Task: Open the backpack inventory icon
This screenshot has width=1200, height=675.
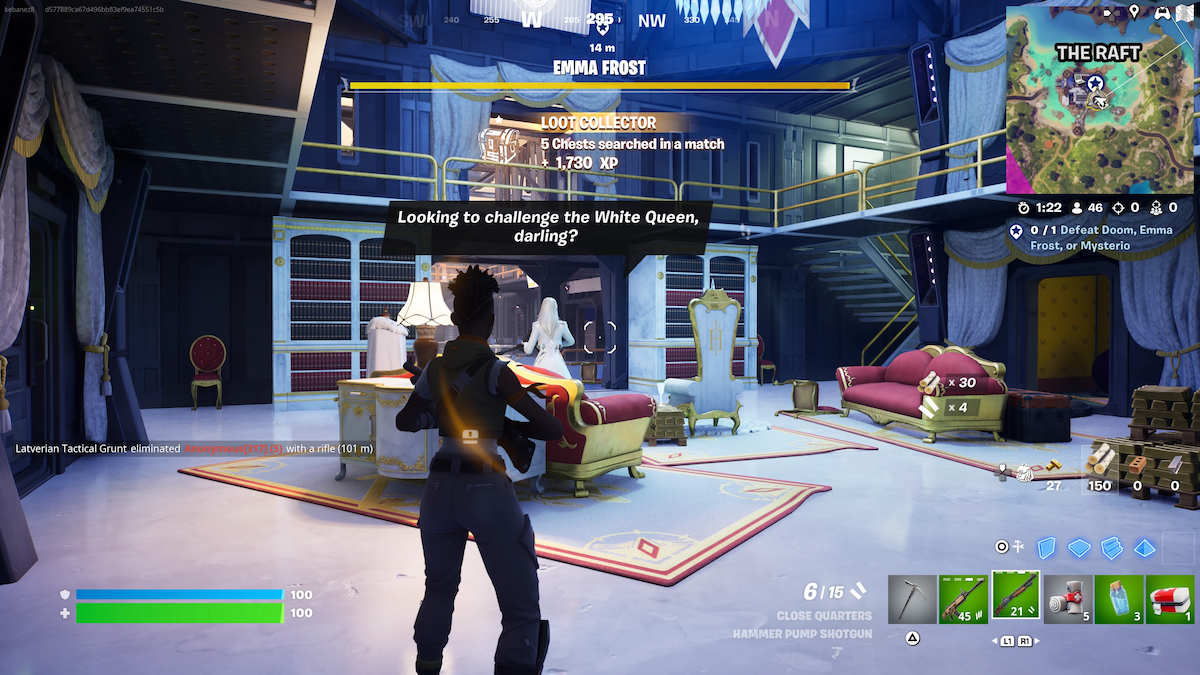Action: 1022,472
